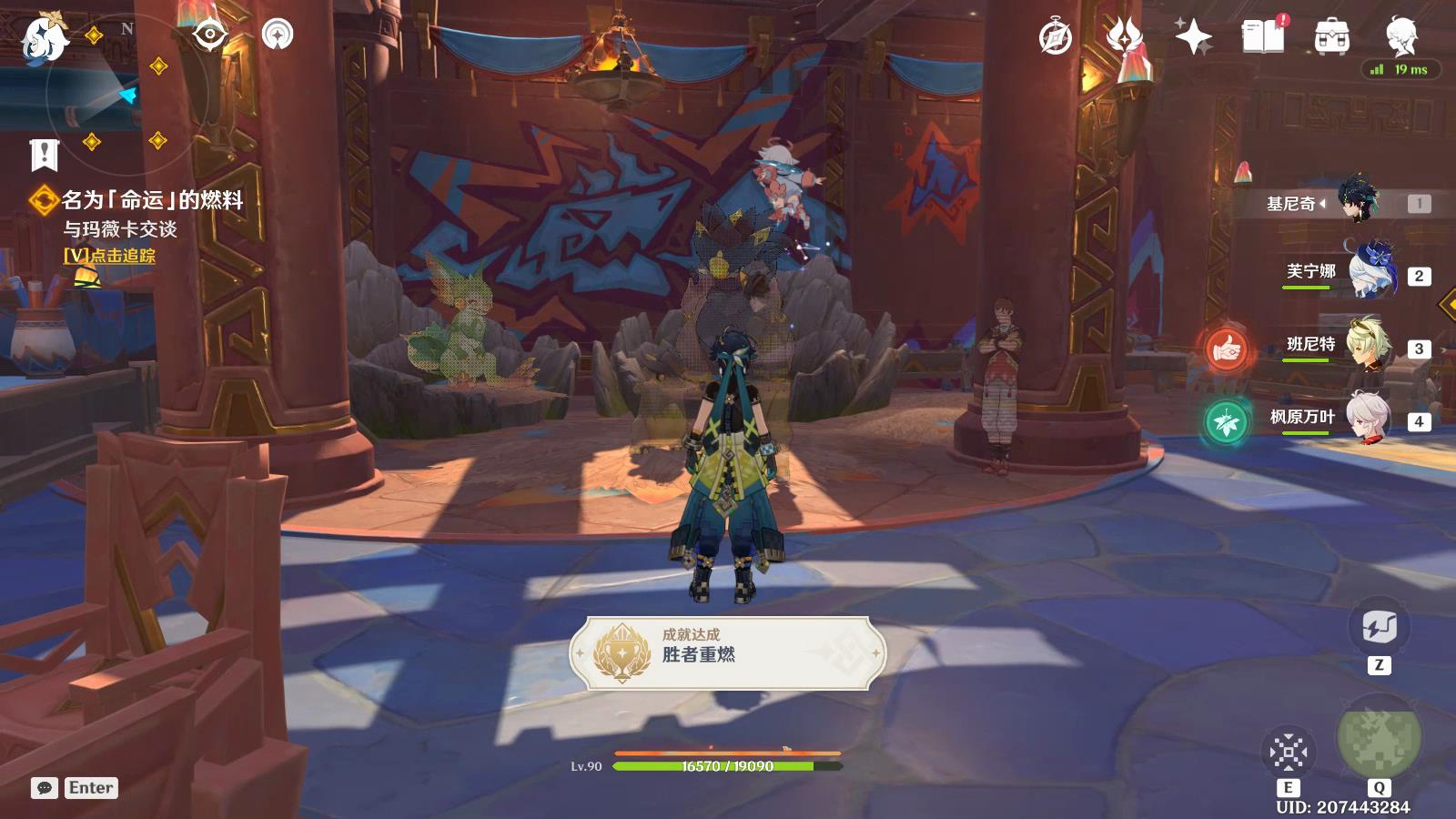Use the gadget quick-use icon
The width and height of the screenshot is (1456, 819).
[1379, 627]
